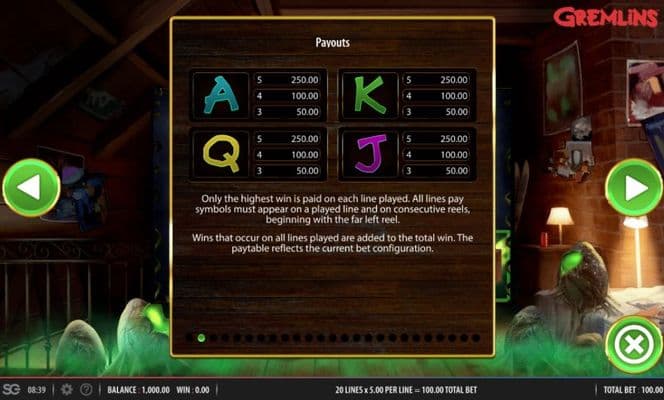The width and height of the screenshot is (664, 400).
Task: Close the Payouts info panel
Action: pos(634,346)
